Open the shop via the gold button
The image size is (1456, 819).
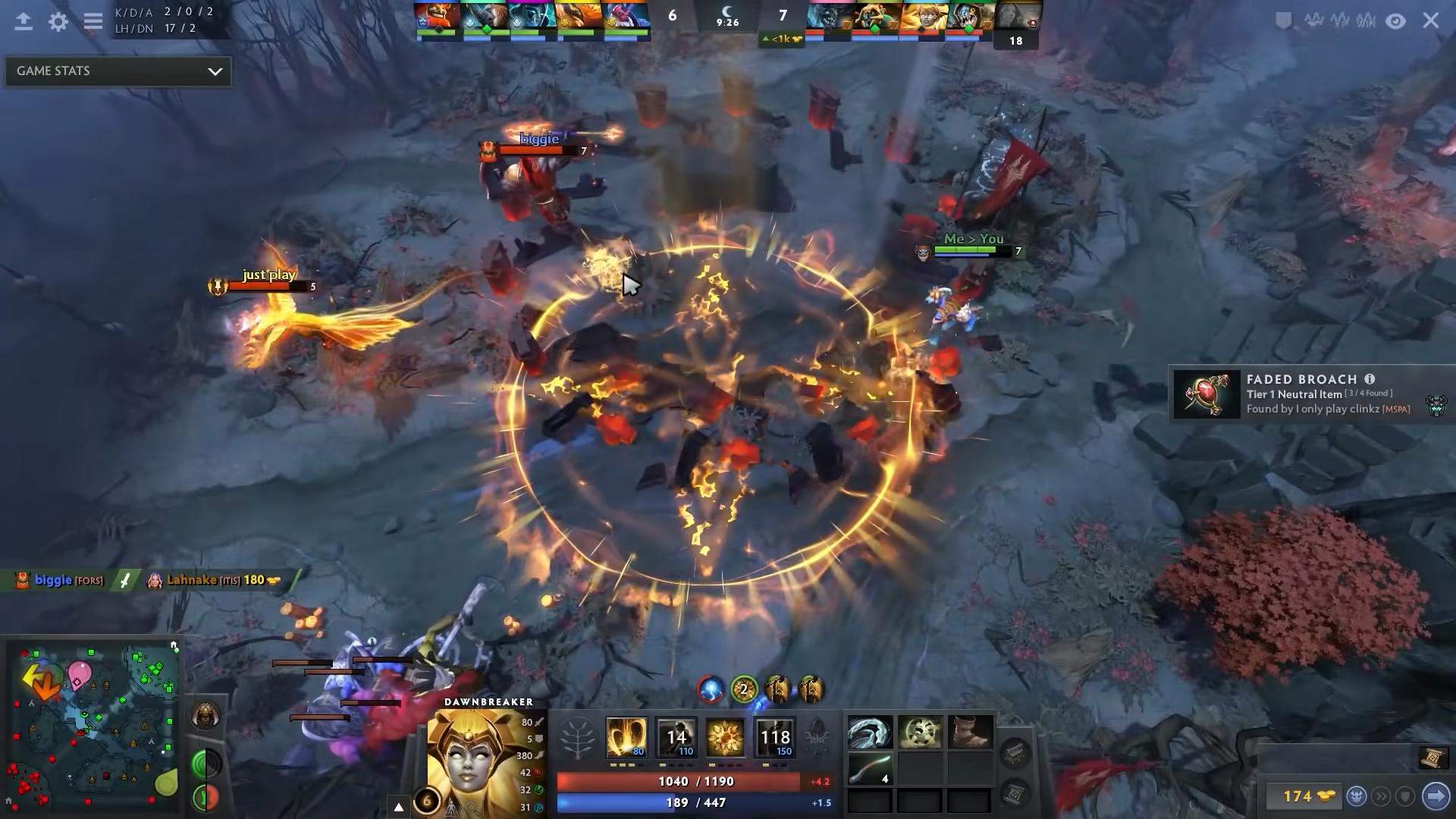[1306, 796]
